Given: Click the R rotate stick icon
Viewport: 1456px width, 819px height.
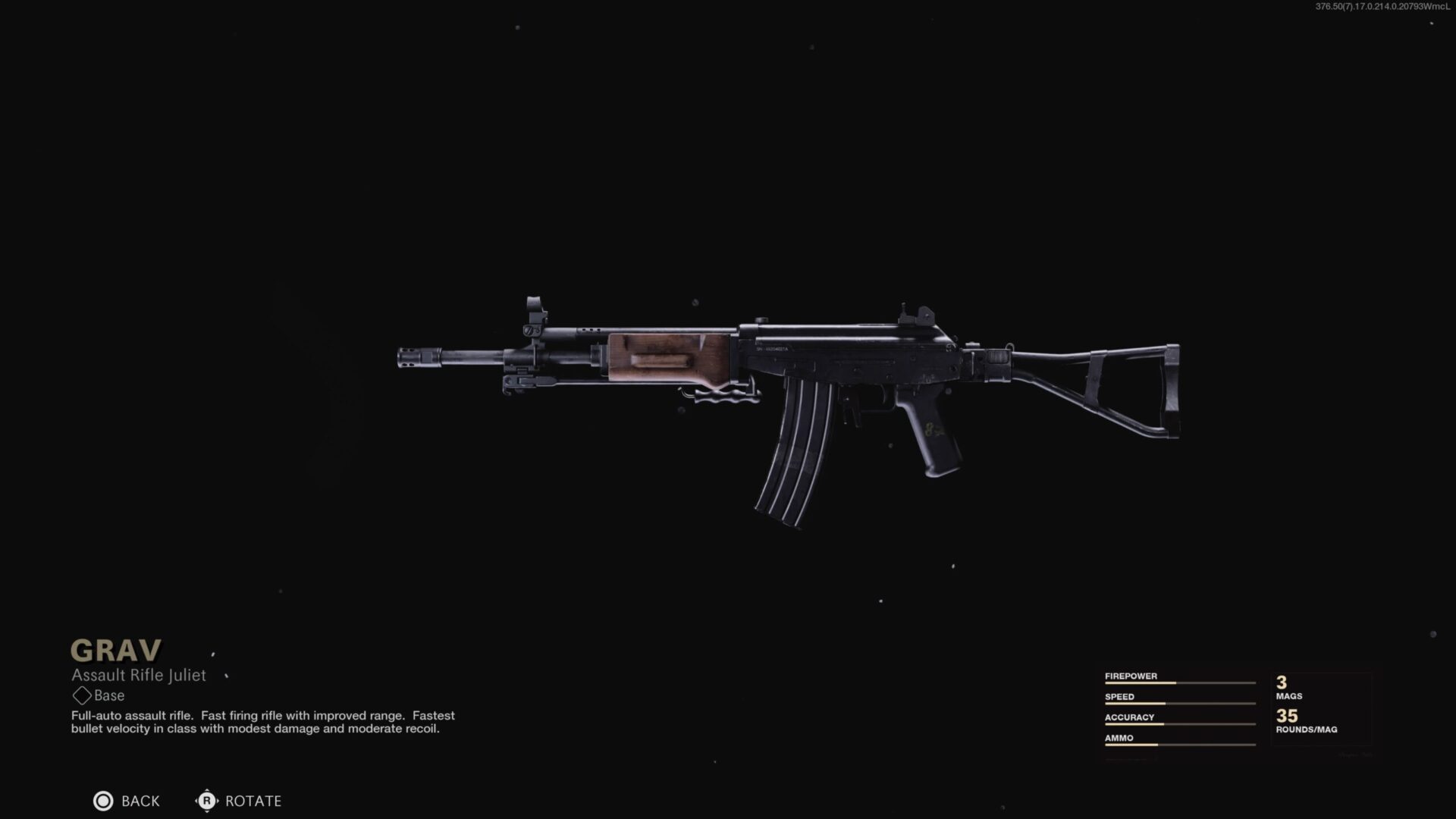Looking at the screenshot, I should click(206, 801).
